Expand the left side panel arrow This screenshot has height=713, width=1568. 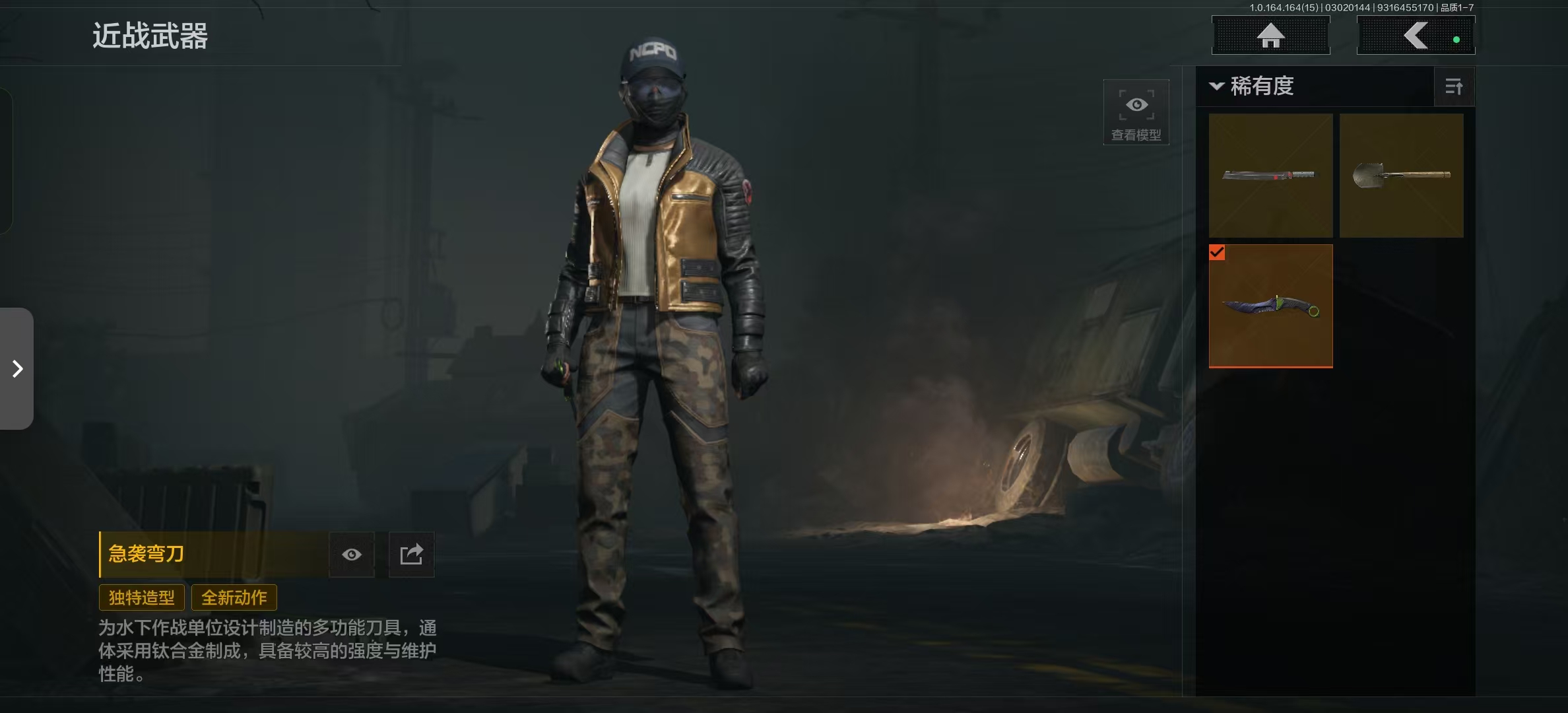tap(17, 368)
